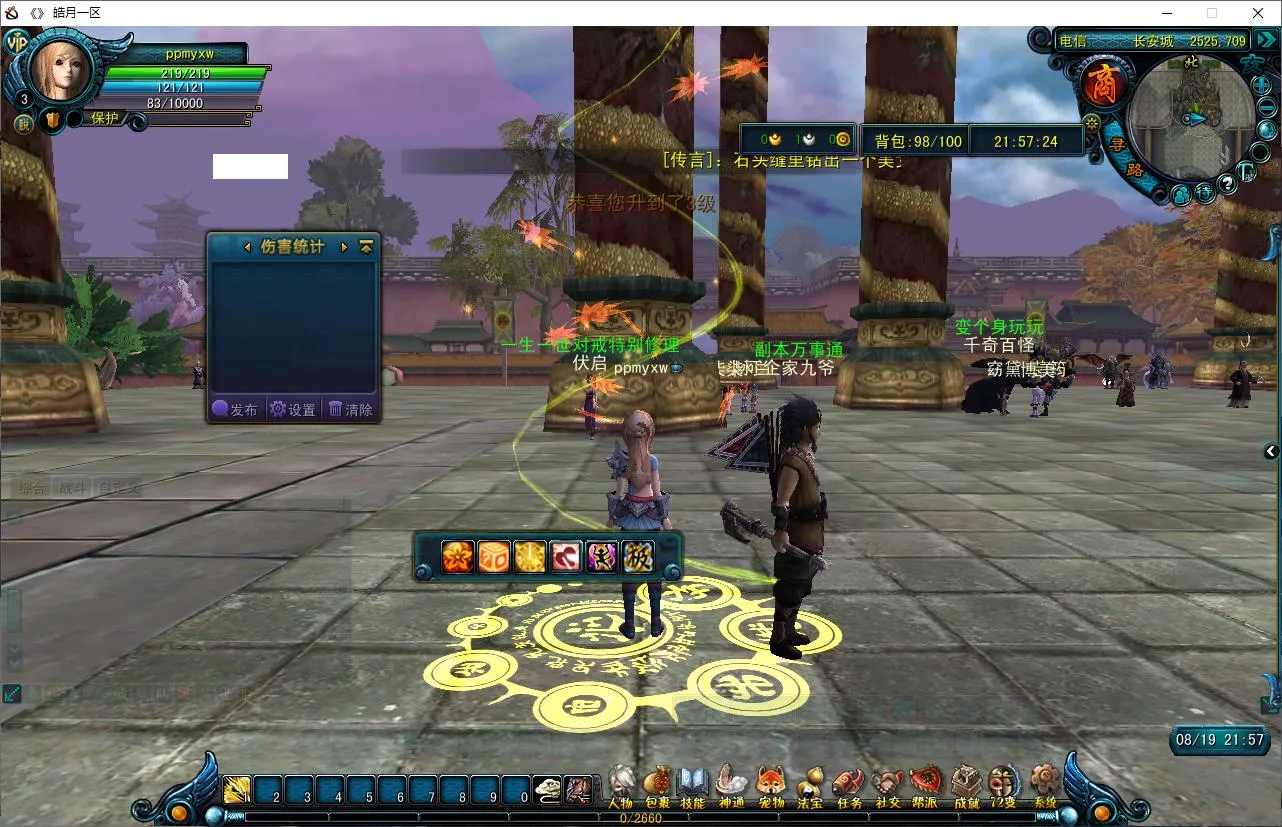Open the 技能 skills book
The image size is (1282, 827).
coord(693,783)
